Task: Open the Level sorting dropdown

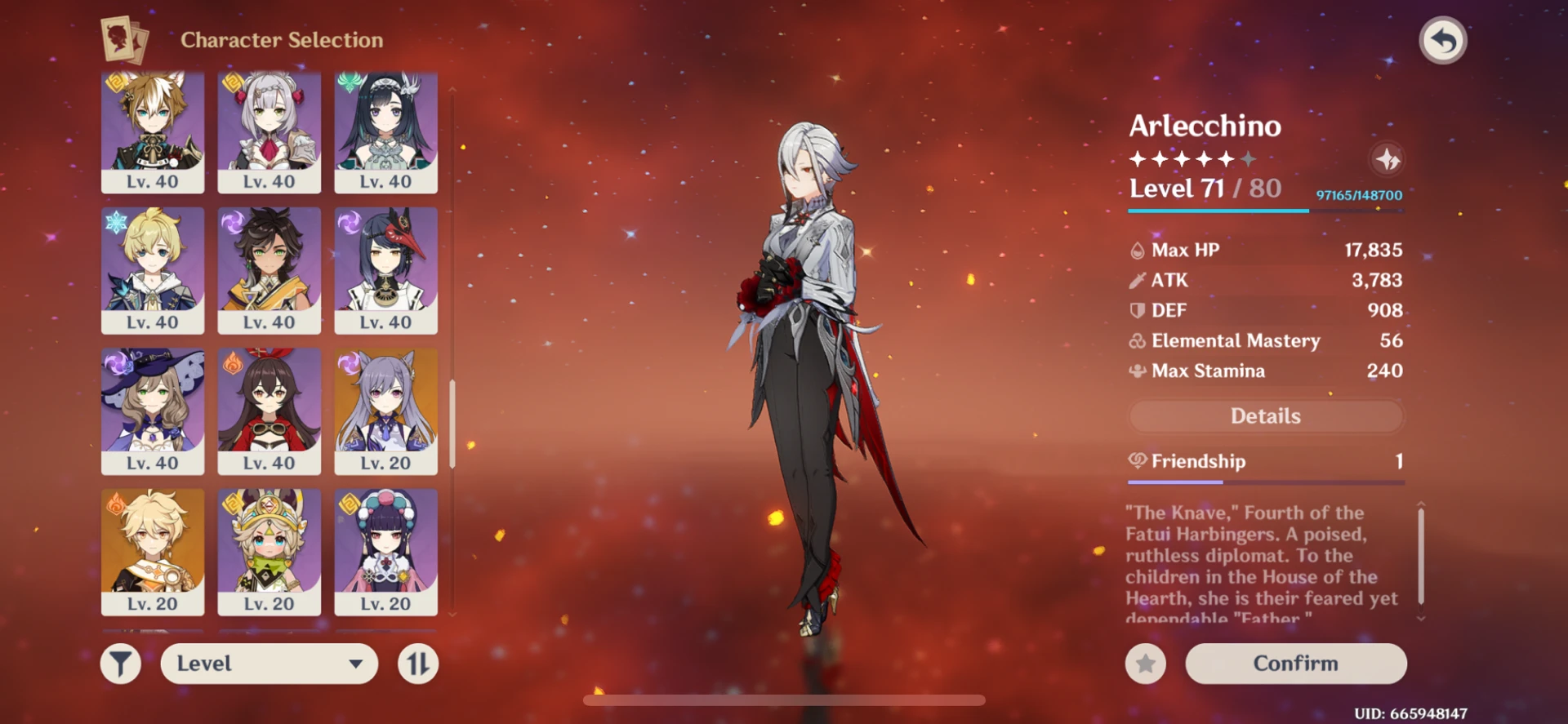Action: [269, 663]
